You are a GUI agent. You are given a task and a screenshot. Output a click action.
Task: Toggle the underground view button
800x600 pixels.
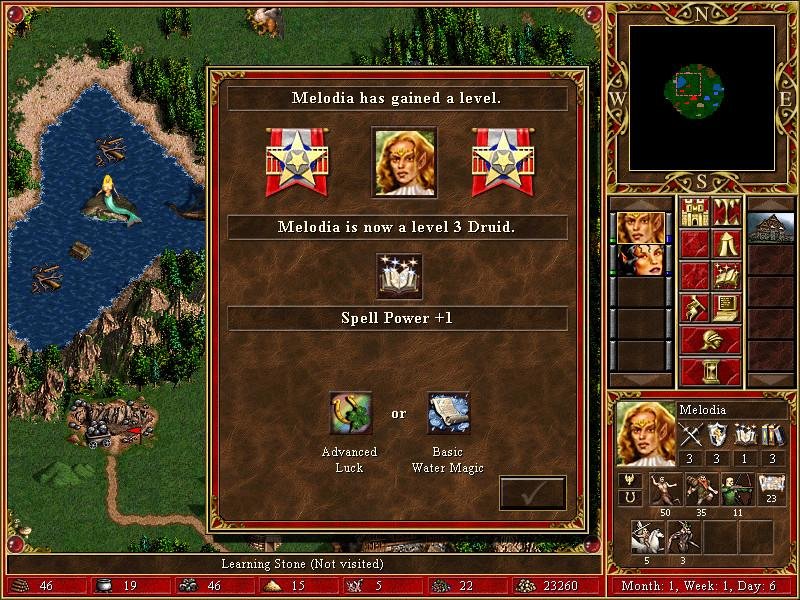pos(726,212)
